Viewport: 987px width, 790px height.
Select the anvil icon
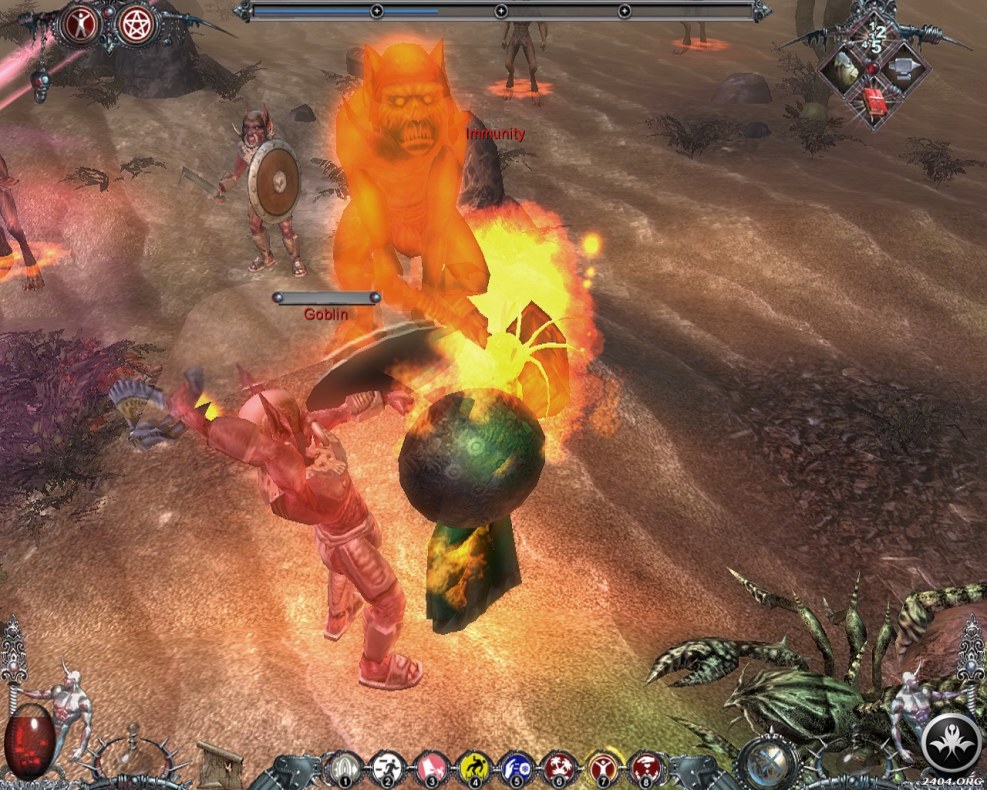click(x=904, y=69)
